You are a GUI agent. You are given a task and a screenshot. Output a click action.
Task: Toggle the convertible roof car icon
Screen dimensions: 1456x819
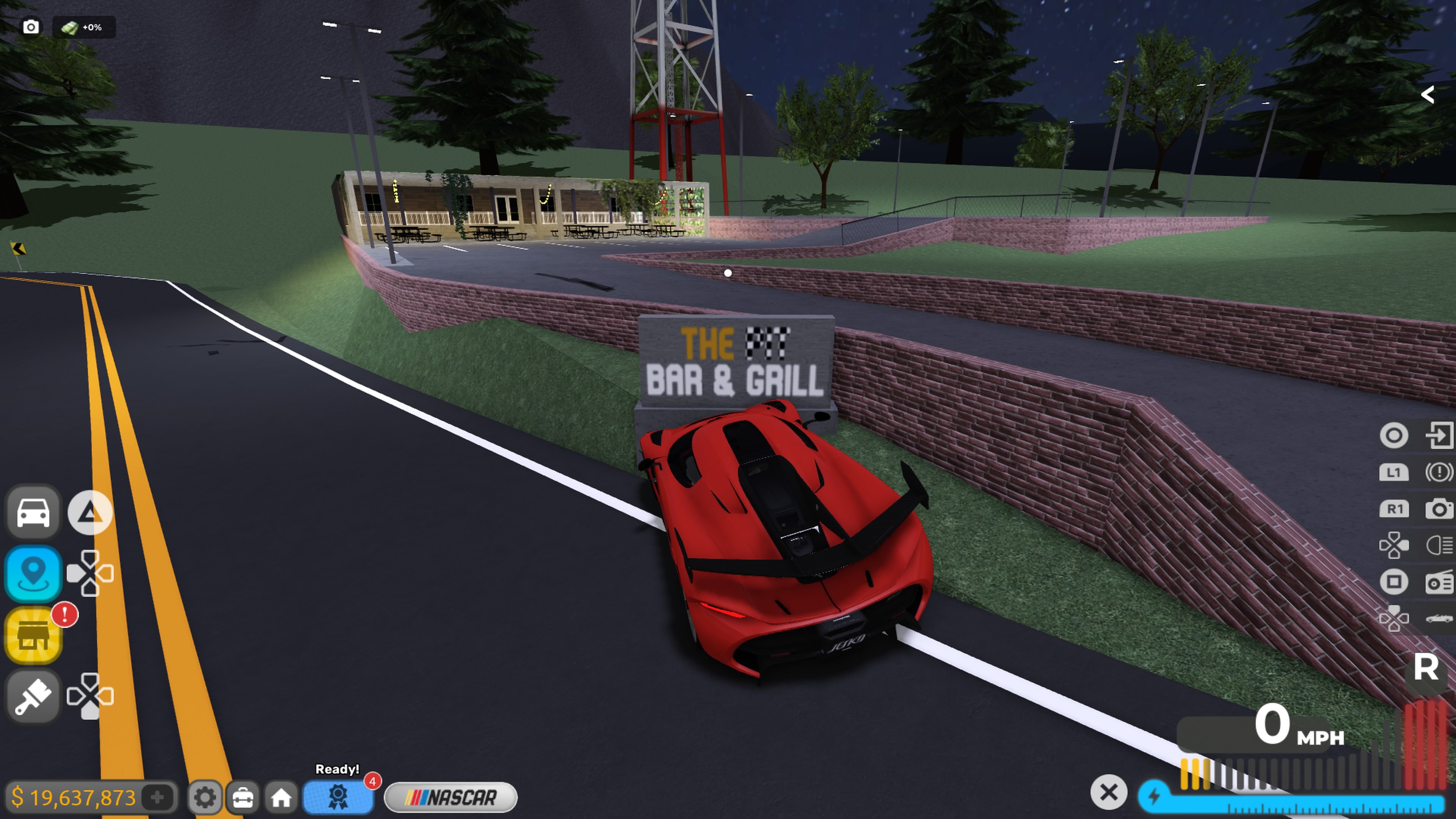pyautogui.click(x=1438, y=618)
